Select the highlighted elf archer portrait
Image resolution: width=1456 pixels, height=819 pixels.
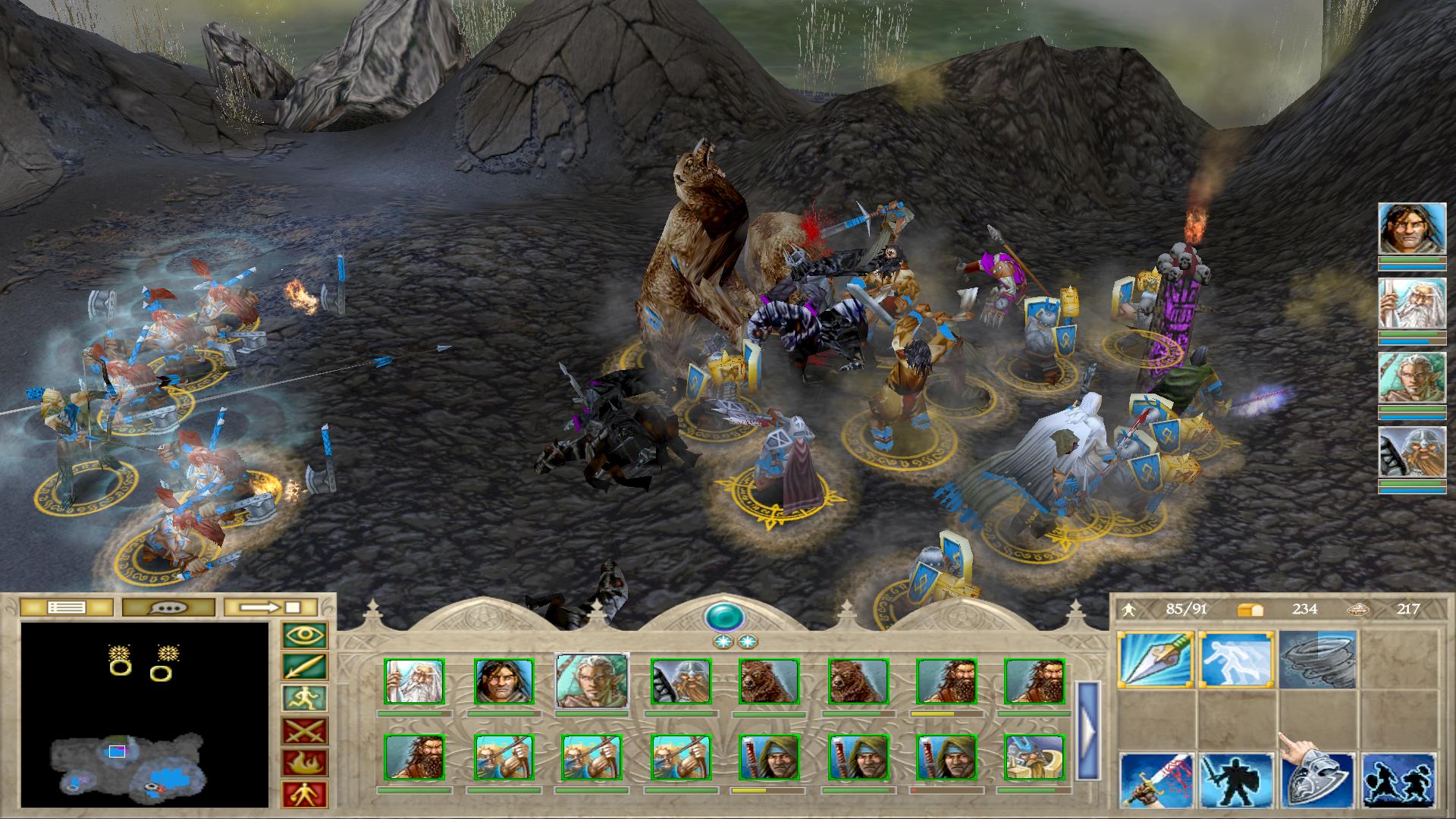(x=591, y=681)
